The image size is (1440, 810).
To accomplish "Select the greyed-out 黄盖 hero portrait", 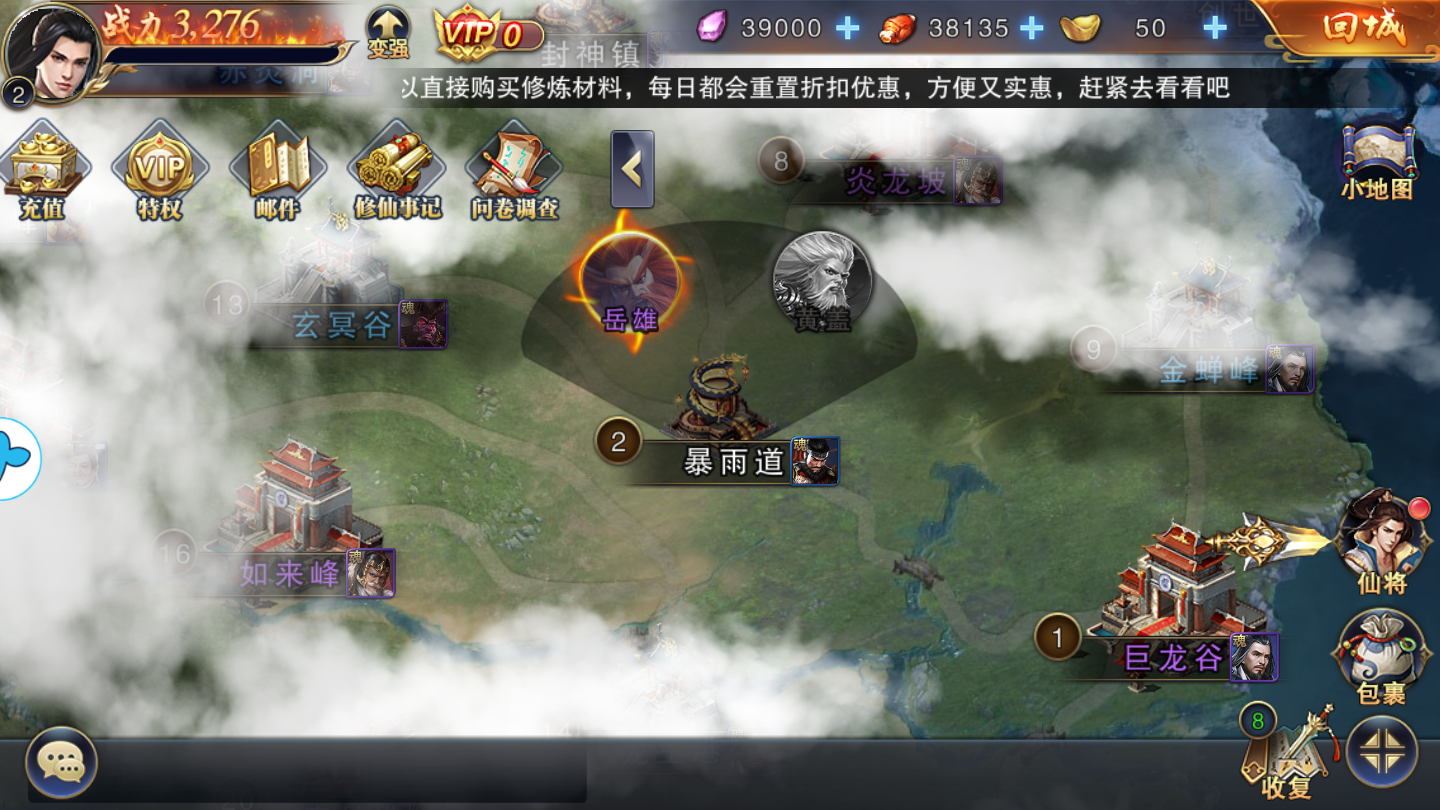I will pos(820,282).
